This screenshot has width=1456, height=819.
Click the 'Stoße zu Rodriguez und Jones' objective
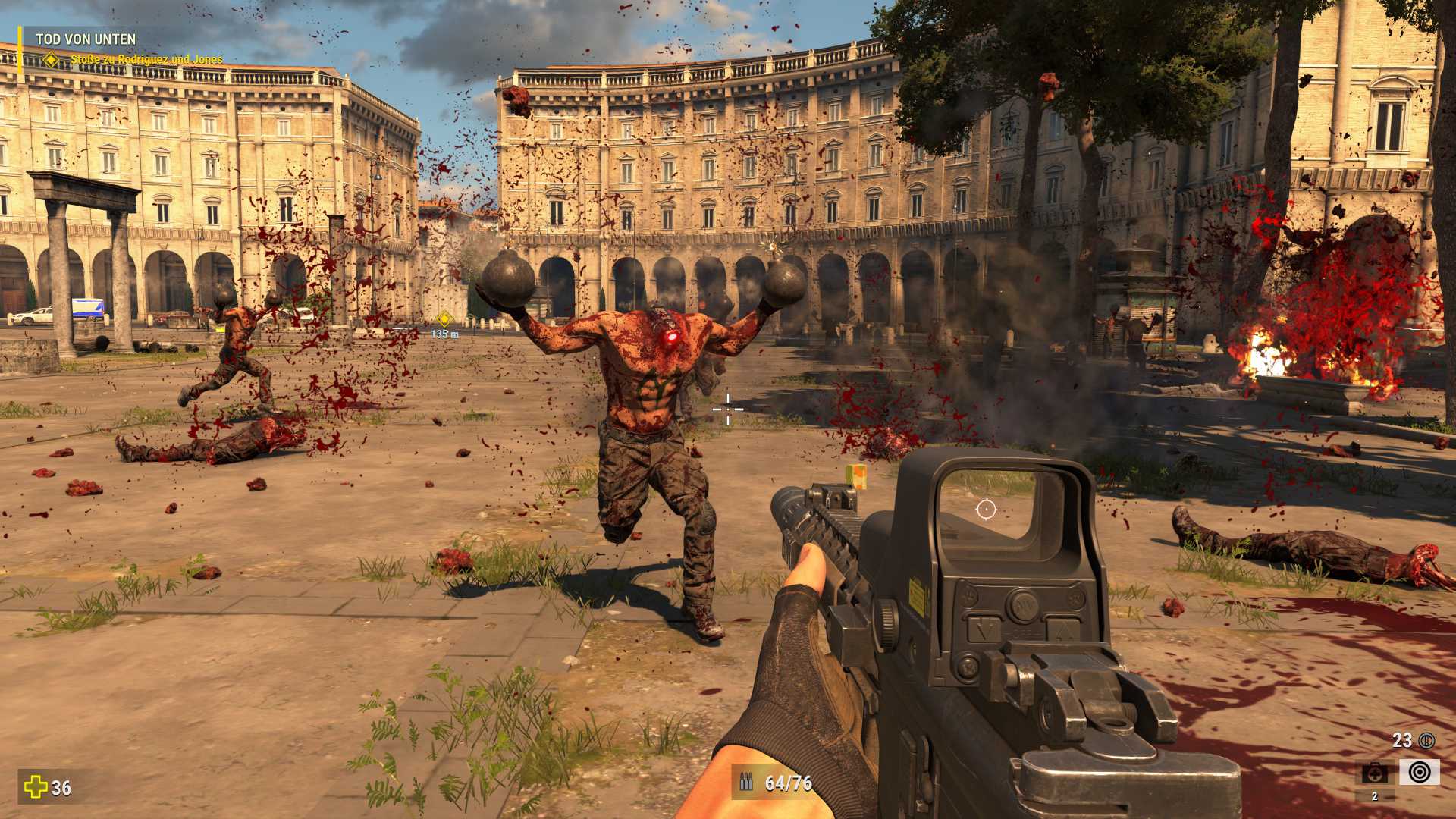(x=146, y=59)
